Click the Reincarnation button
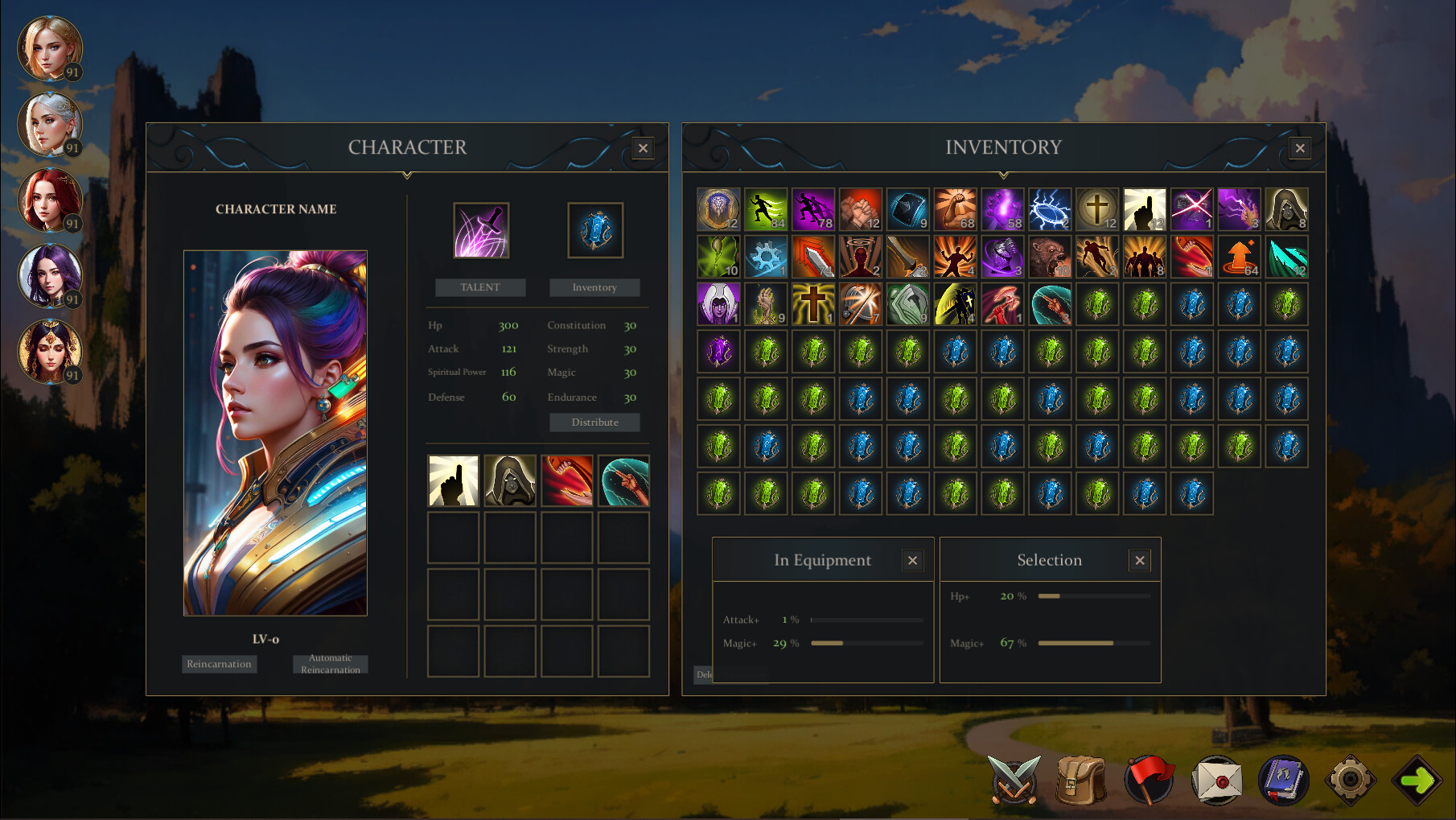Screen dimensions: 1456x820 click(219, 664)
